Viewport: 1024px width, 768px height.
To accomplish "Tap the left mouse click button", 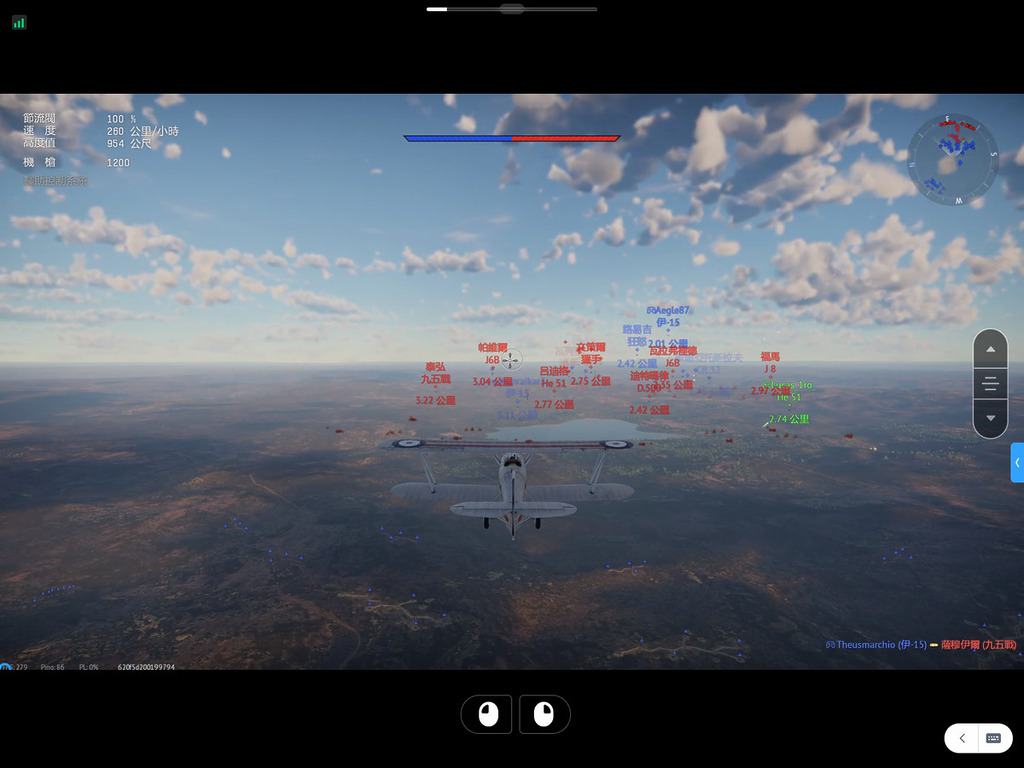I will tap(487, 714).
